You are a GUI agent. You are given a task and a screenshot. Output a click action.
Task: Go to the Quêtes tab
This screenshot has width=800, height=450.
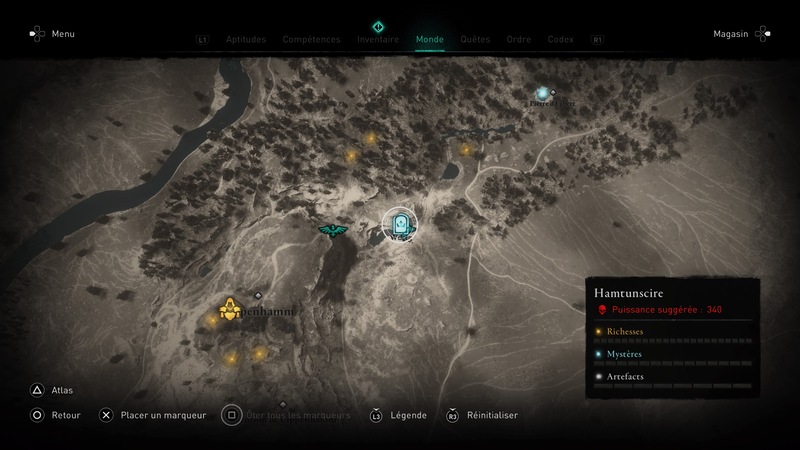click(475, 40)
